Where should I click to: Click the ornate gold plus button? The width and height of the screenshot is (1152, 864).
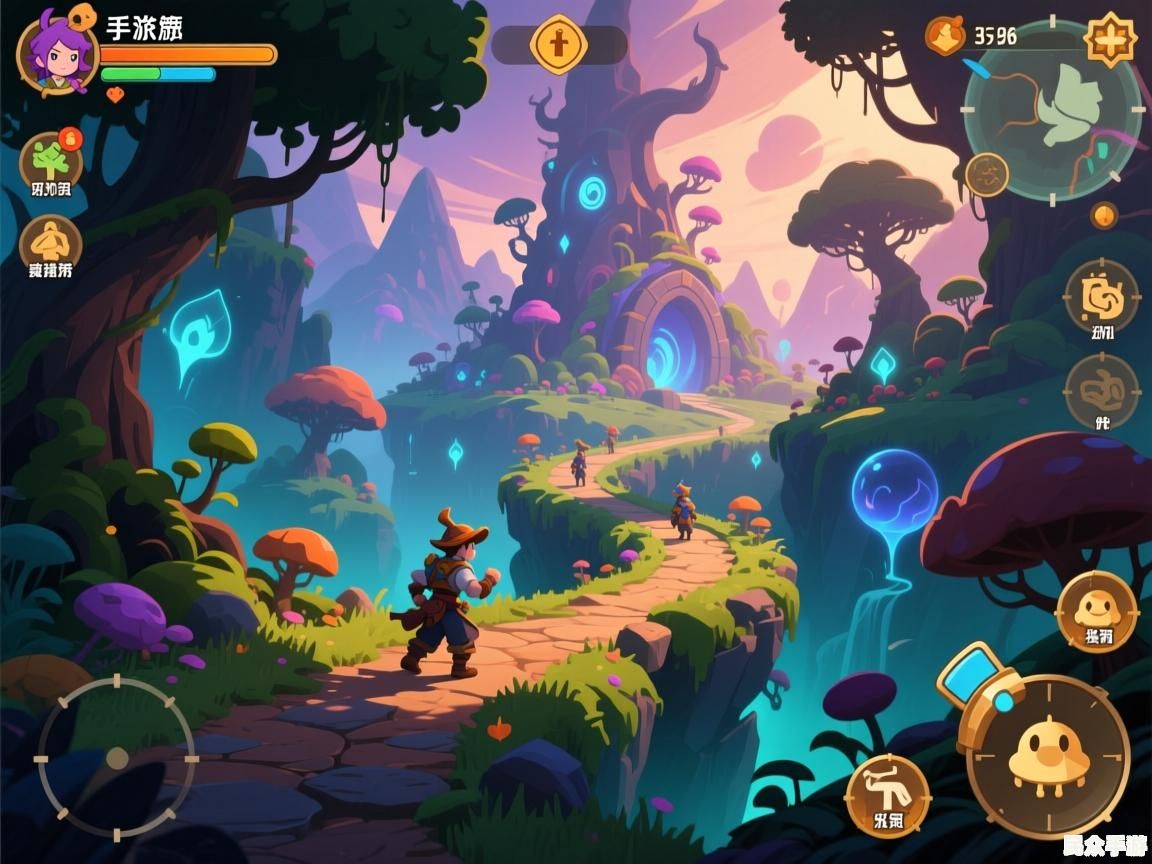coord(1110,40)
